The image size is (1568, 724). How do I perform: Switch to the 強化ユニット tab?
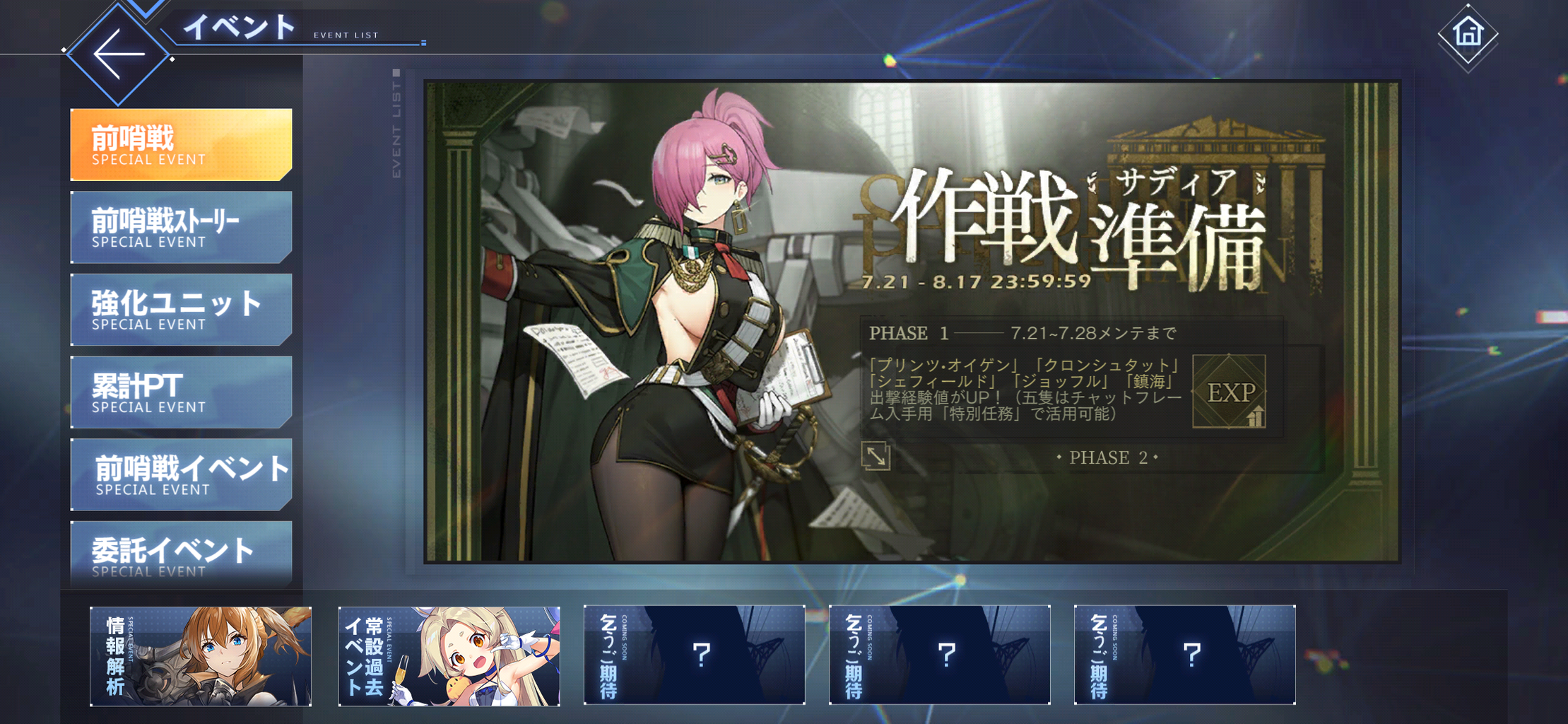[x=181, y=310]
